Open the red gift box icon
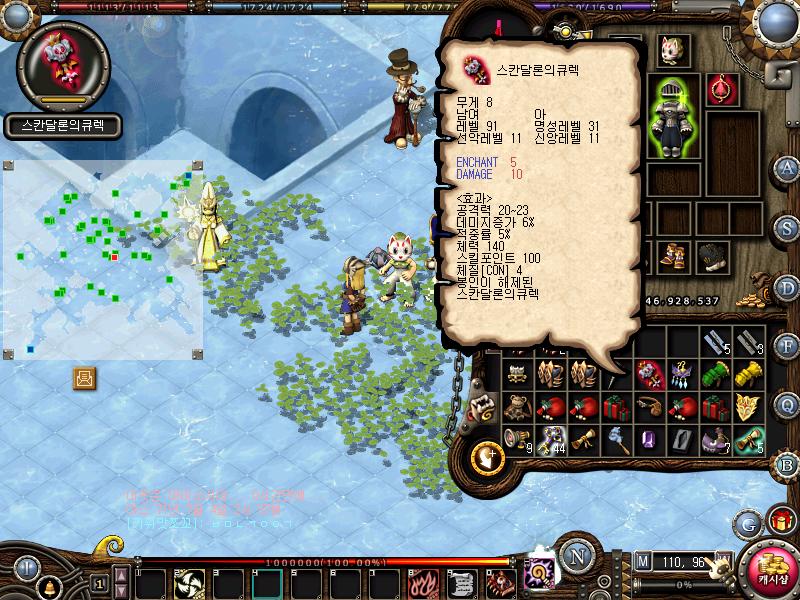Screen dimensions: 800x600 (778, 520)
